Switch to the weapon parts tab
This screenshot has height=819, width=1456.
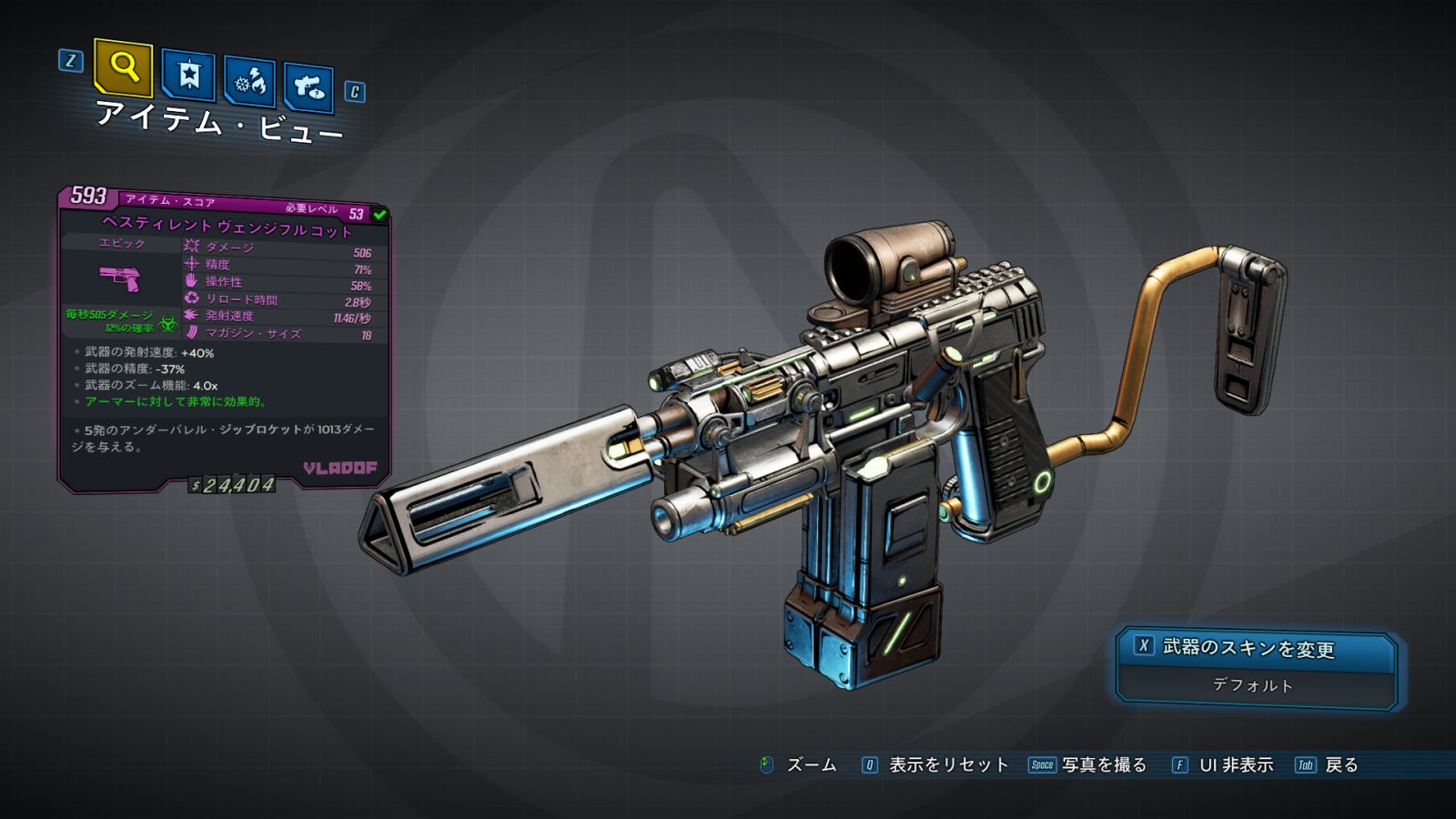308,87
